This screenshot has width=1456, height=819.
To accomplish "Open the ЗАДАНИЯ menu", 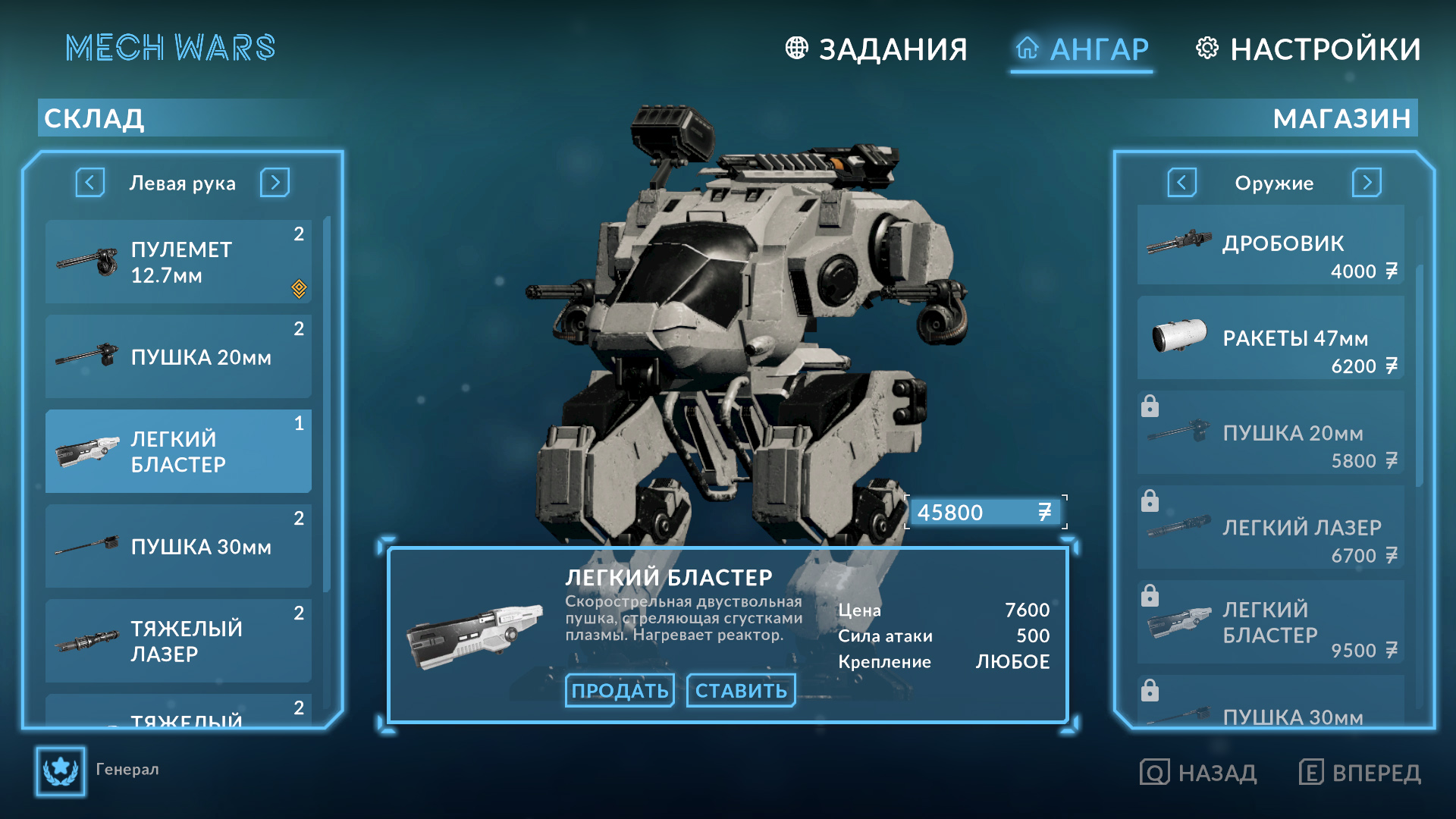I will click(893, 48).
